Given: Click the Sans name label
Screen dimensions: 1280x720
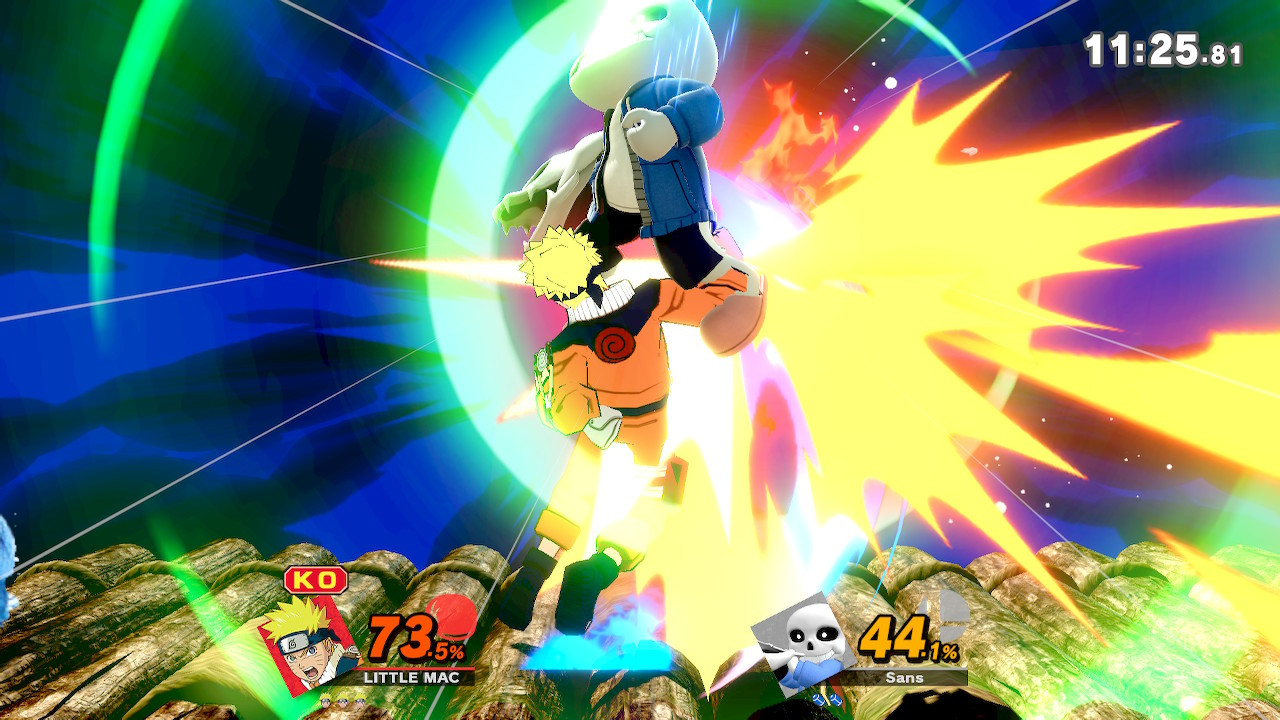Looking at the screenshot, I should [x=904, y=678].
